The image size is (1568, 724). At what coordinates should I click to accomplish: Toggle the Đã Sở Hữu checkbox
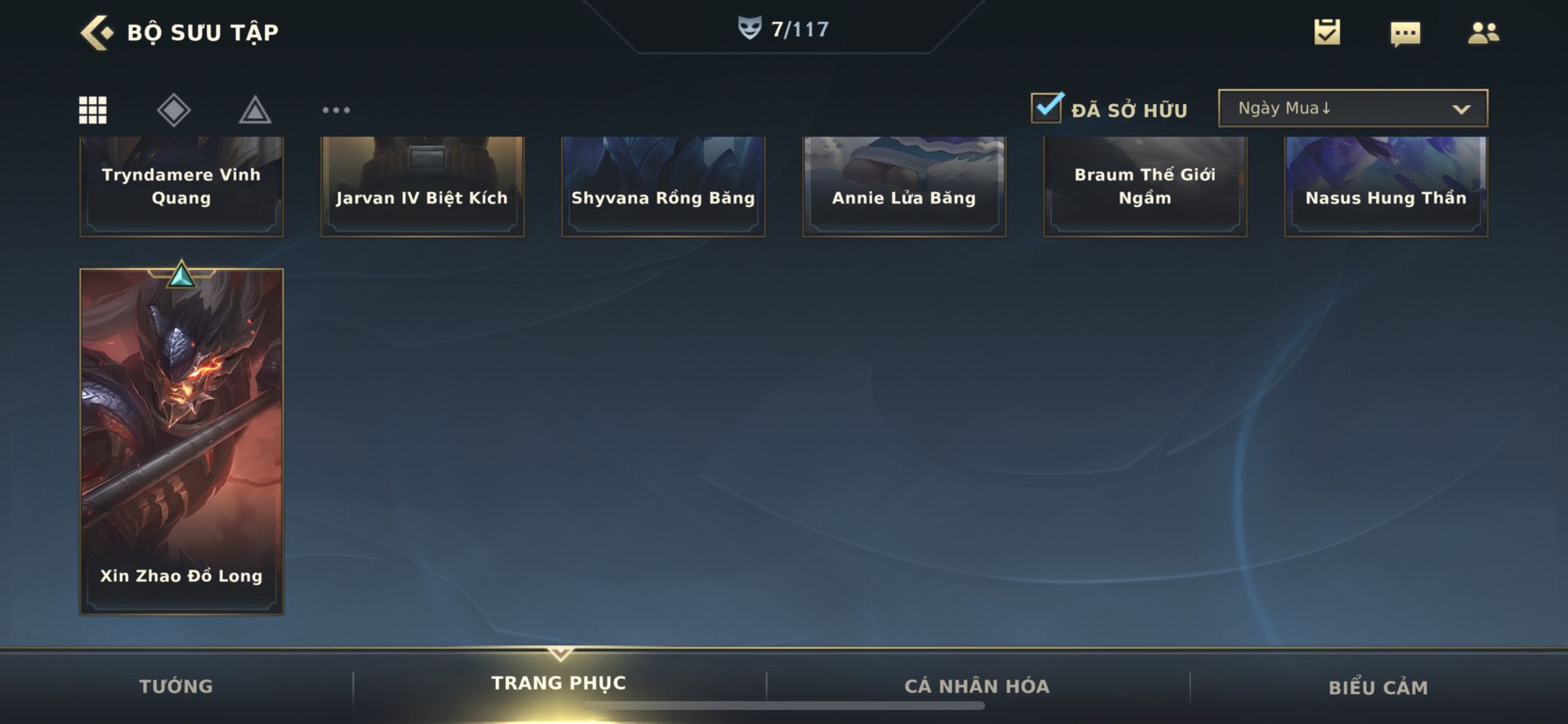click(x=1047, y=108)
